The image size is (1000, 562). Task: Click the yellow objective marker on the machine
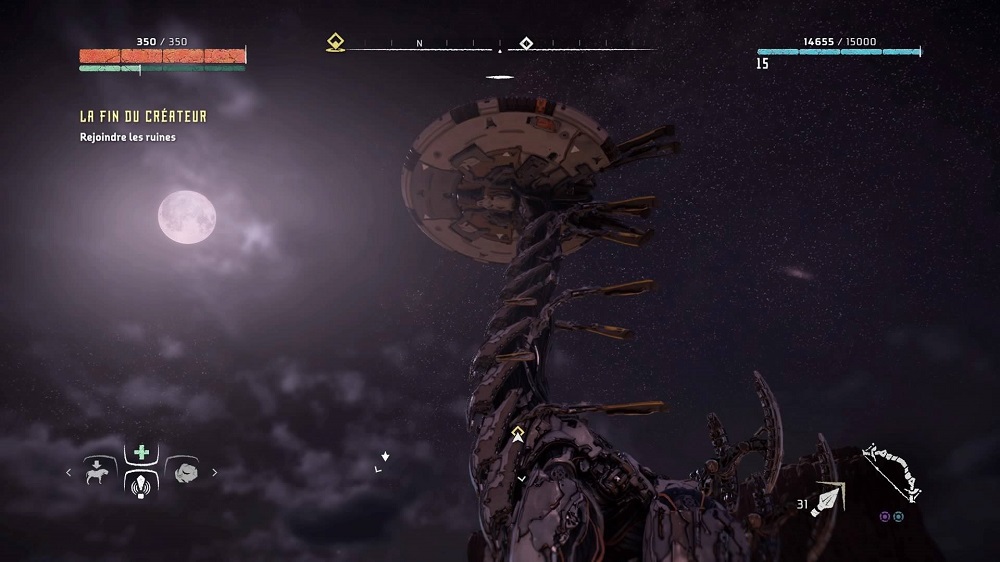pos(518,434)
